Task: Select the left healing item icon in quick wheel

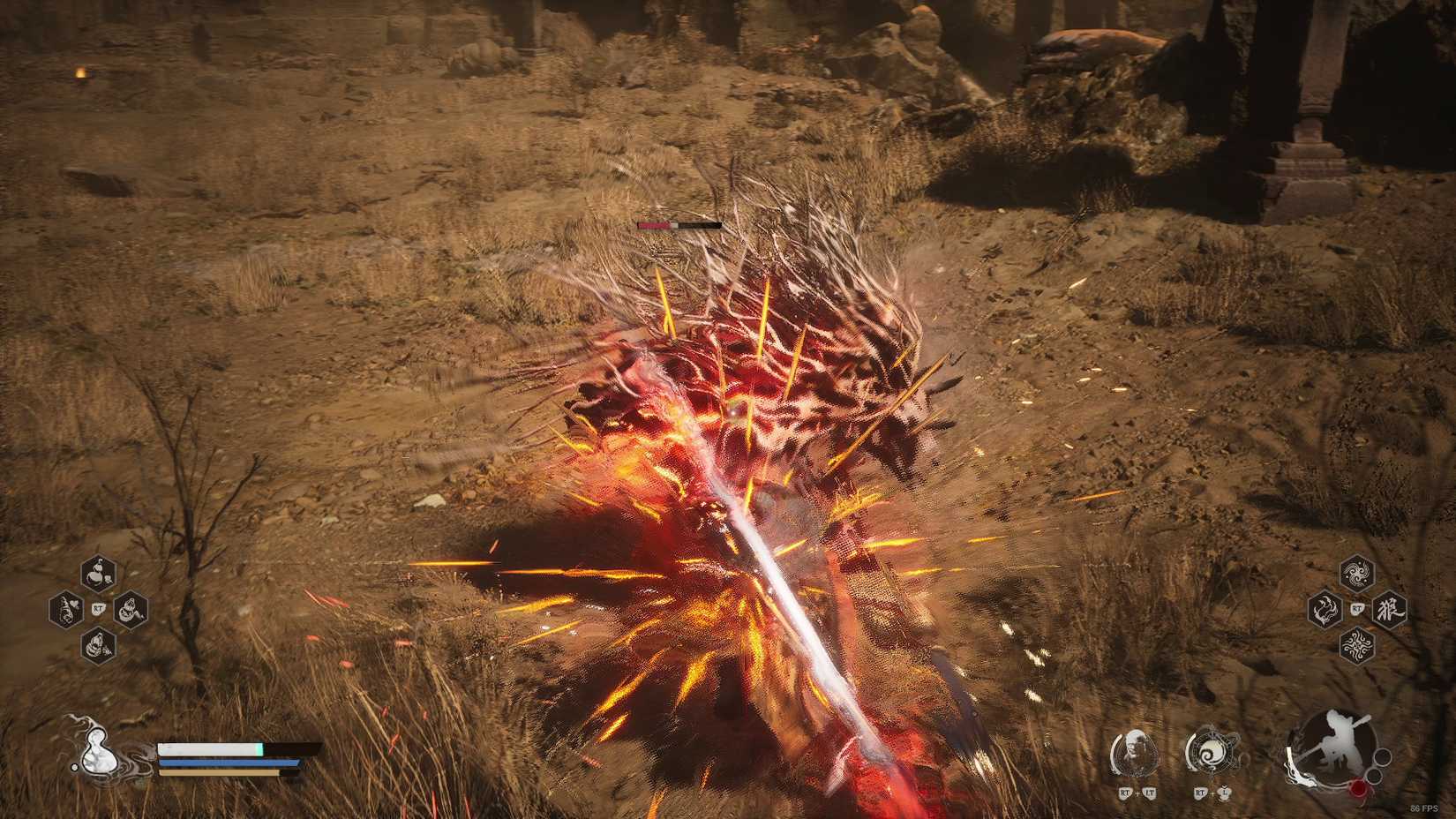Action: [65, 609]
